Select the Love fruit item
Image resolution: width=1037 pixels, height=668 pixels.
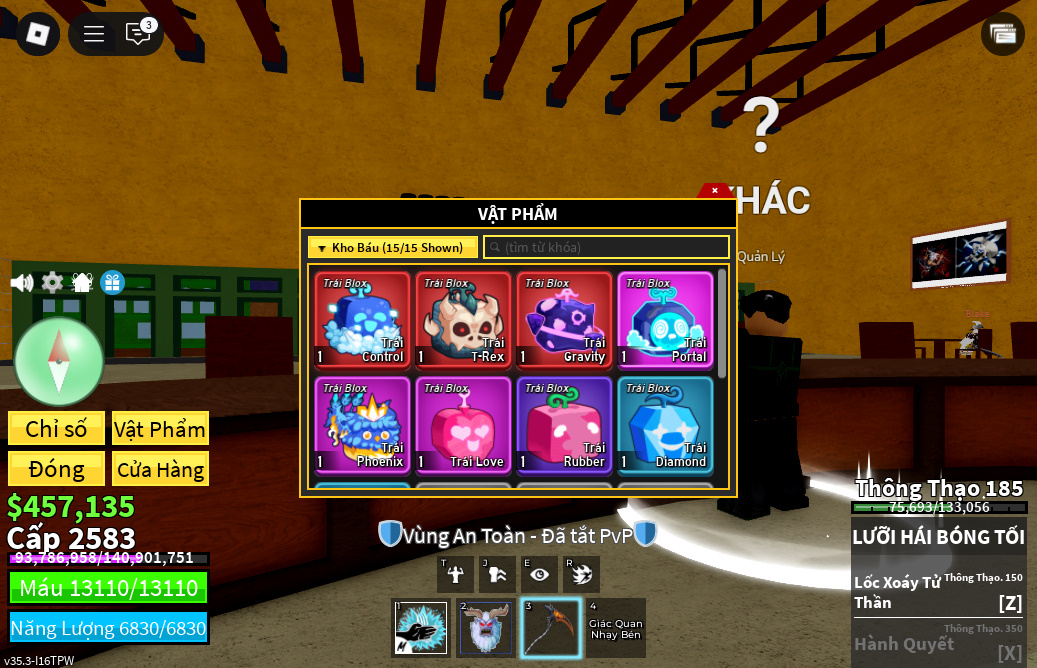pyautogui.click(x=463, y=424)
